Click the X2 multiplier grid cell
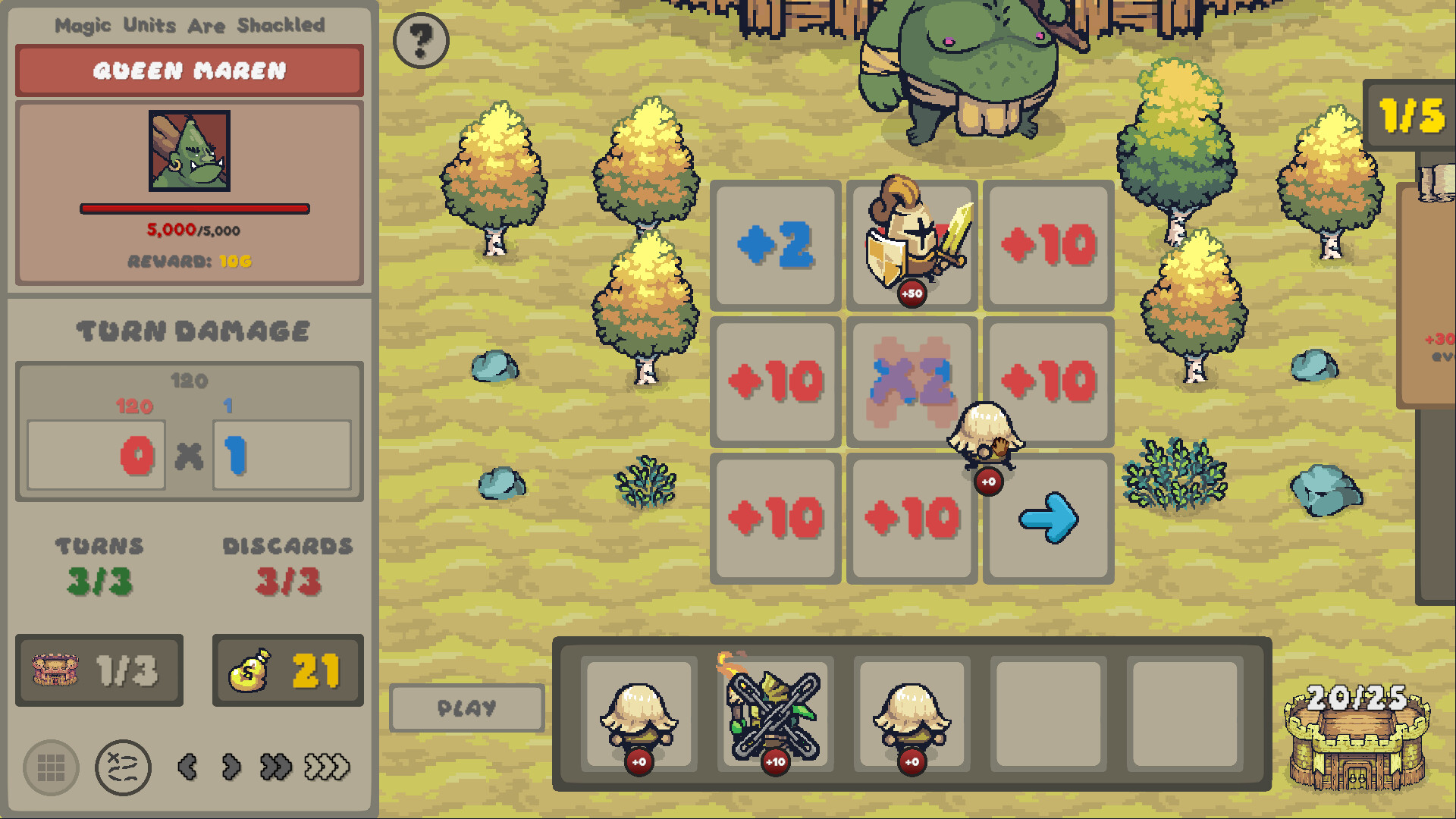This screenshot has width=1456, height=819. pyautogui.click(x=911, y=381)
